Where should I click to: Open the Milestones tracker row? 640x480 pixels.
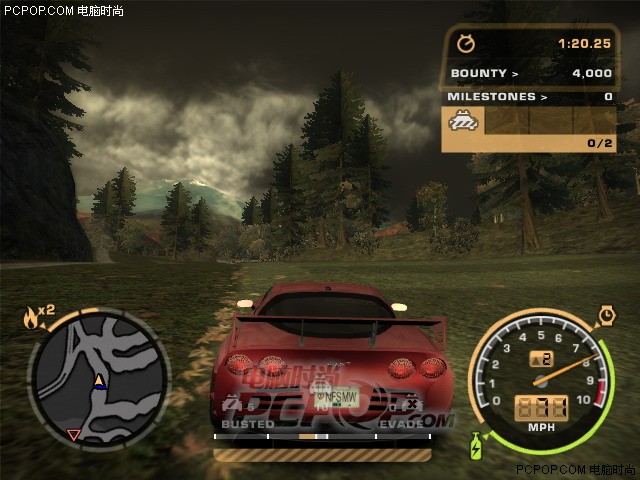(530, 97)
